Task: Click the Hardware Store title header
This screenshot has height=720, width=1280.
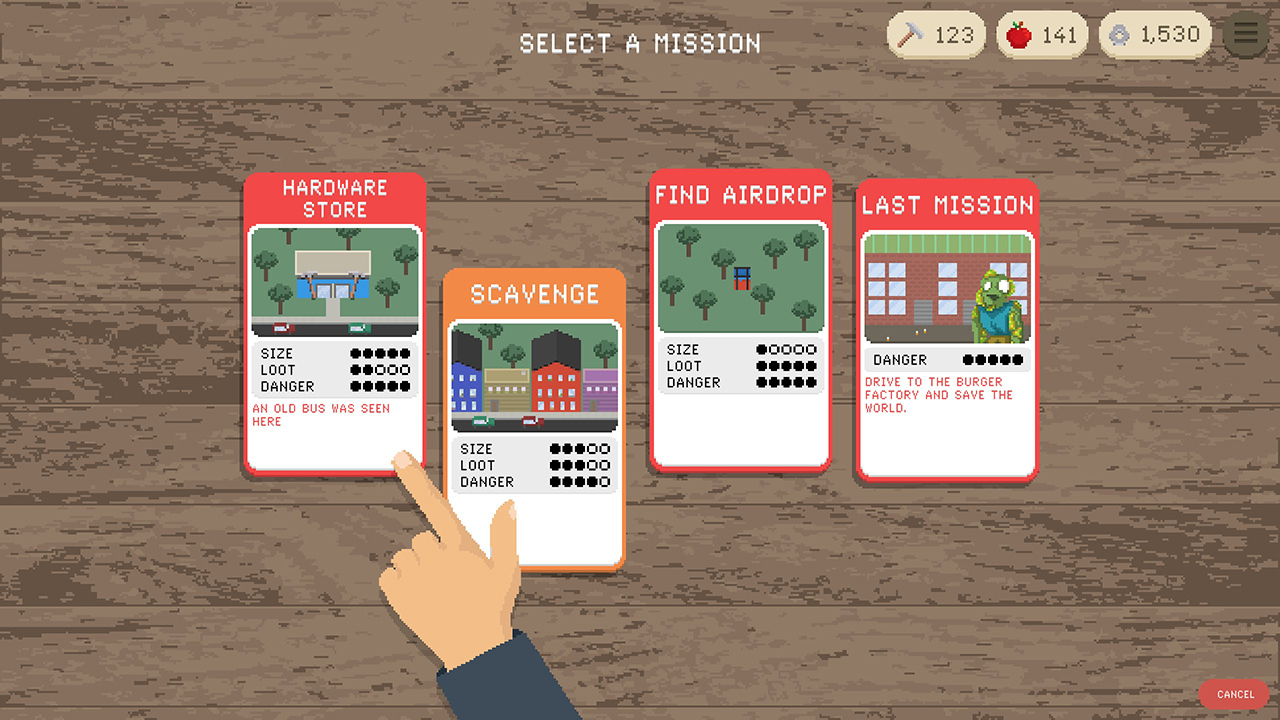Action: coord(335,198)
